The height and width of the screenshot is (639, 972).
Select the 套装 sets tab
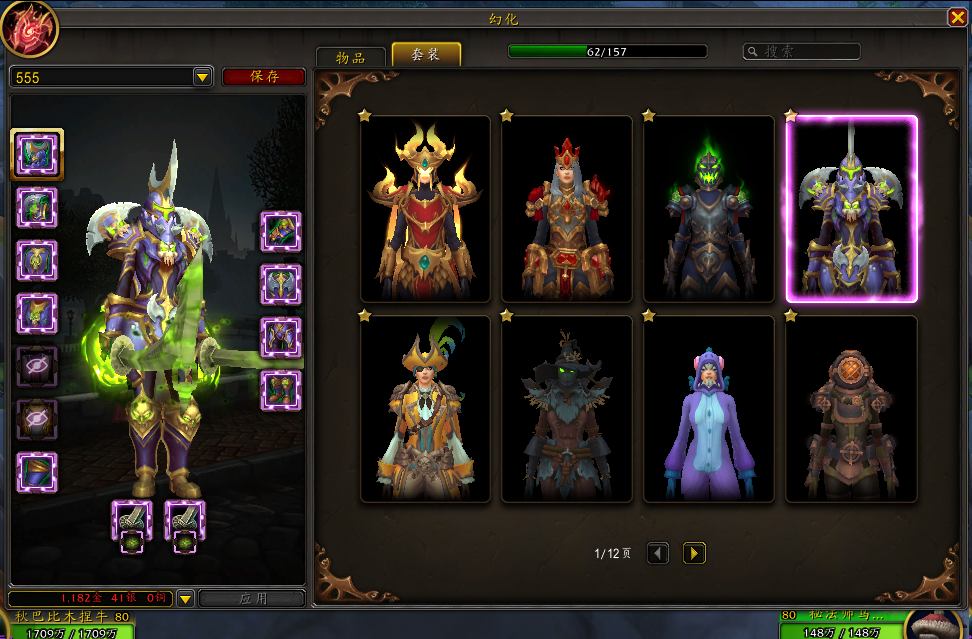[x=426, y=55]
